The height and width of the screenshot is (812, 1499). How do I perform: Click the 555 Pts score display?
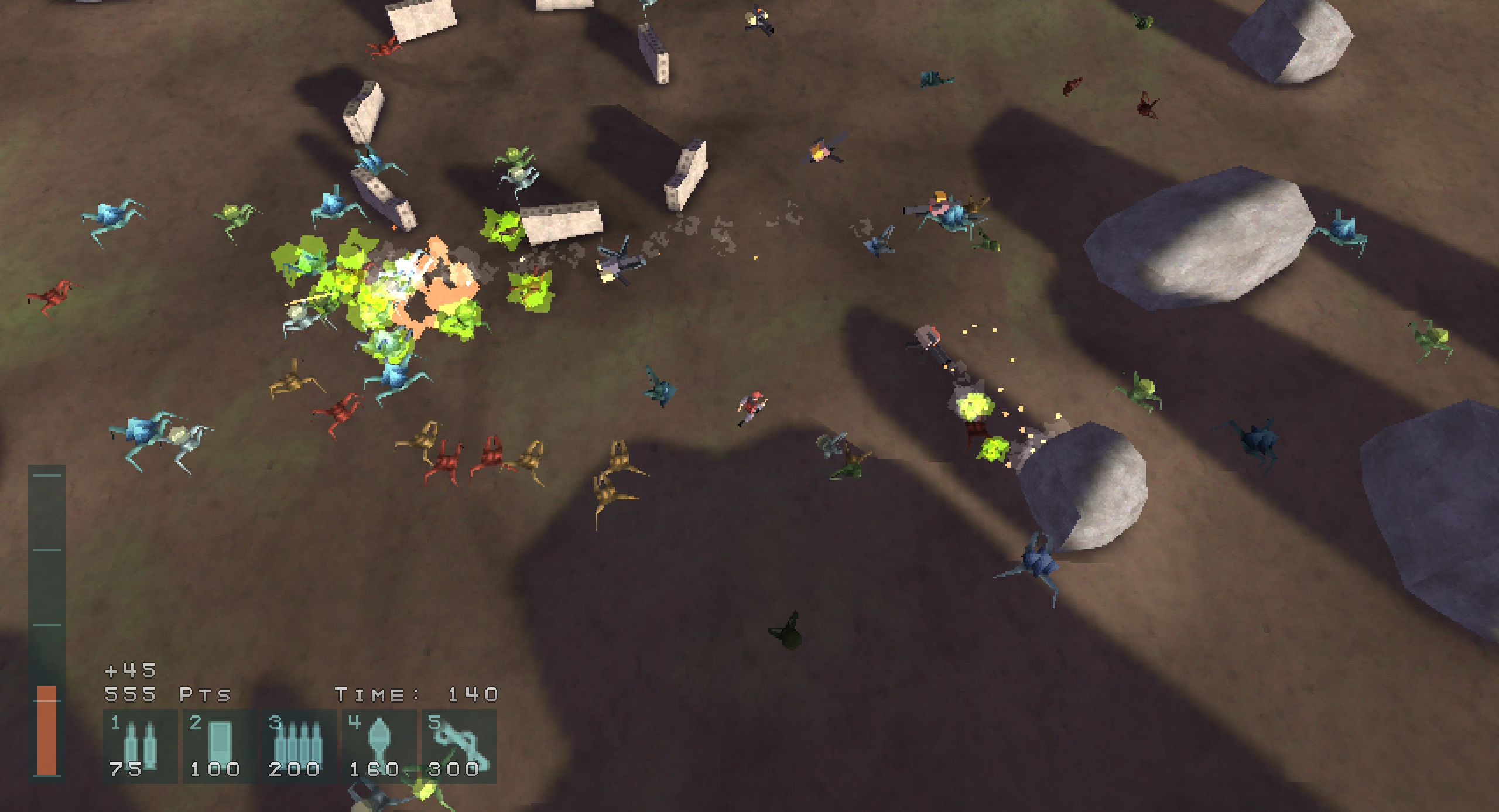(x=167, y=694)
